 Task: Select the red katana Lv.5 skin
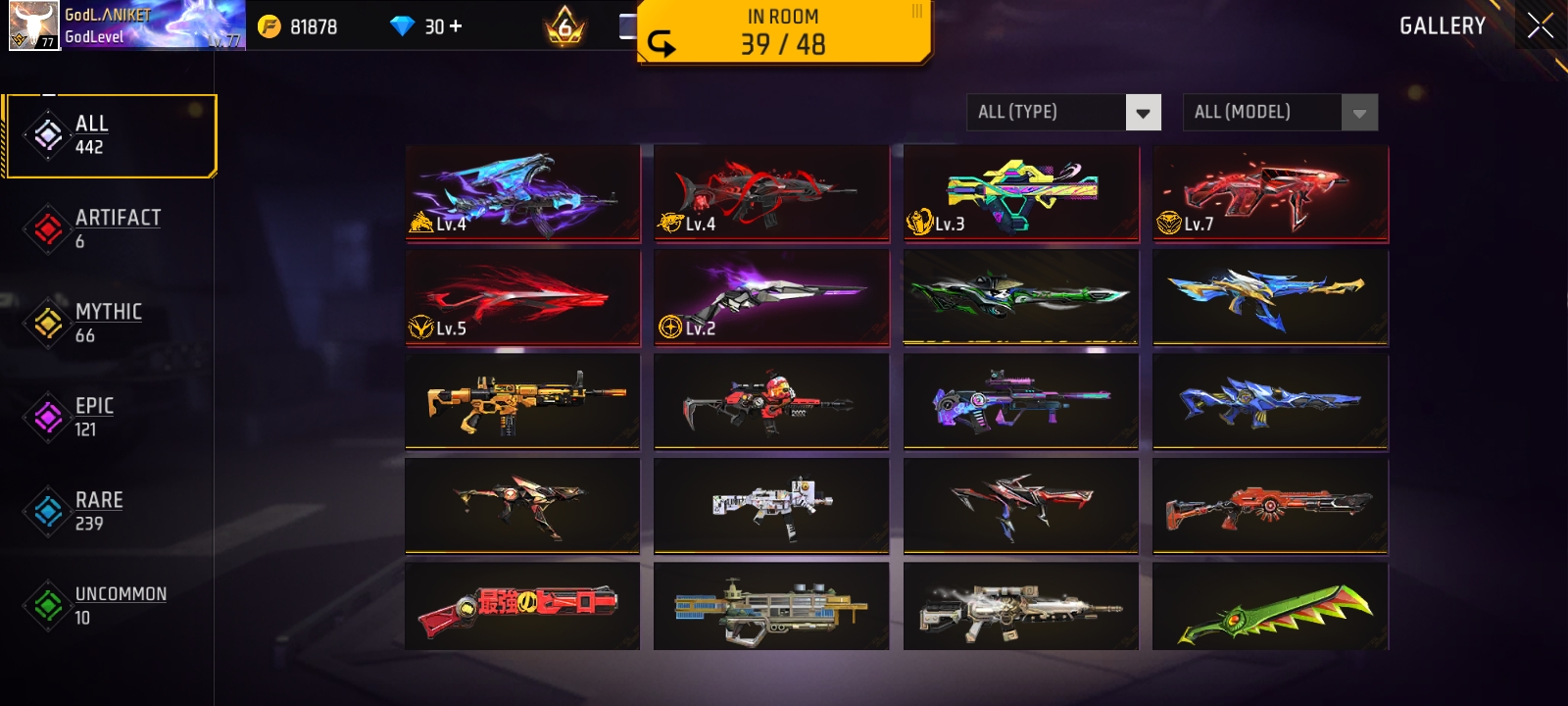click(522, 297)
